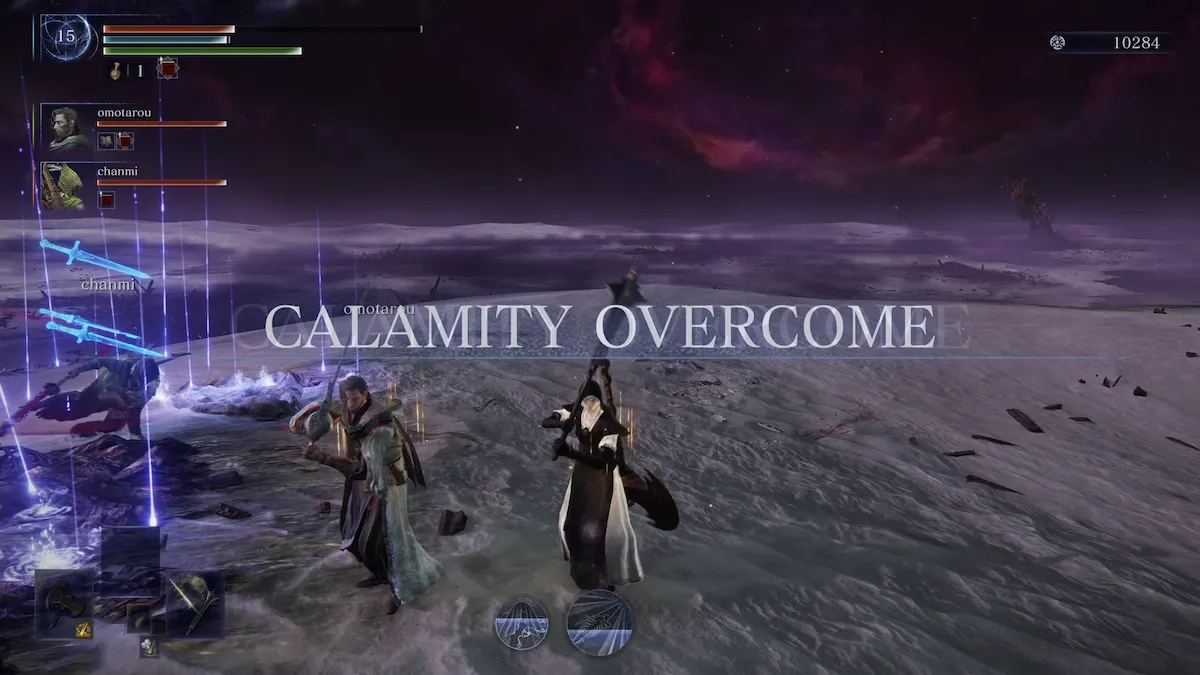Select the bow weapon slot
The height and width of the screenshot is (675, 1200).
194,603
